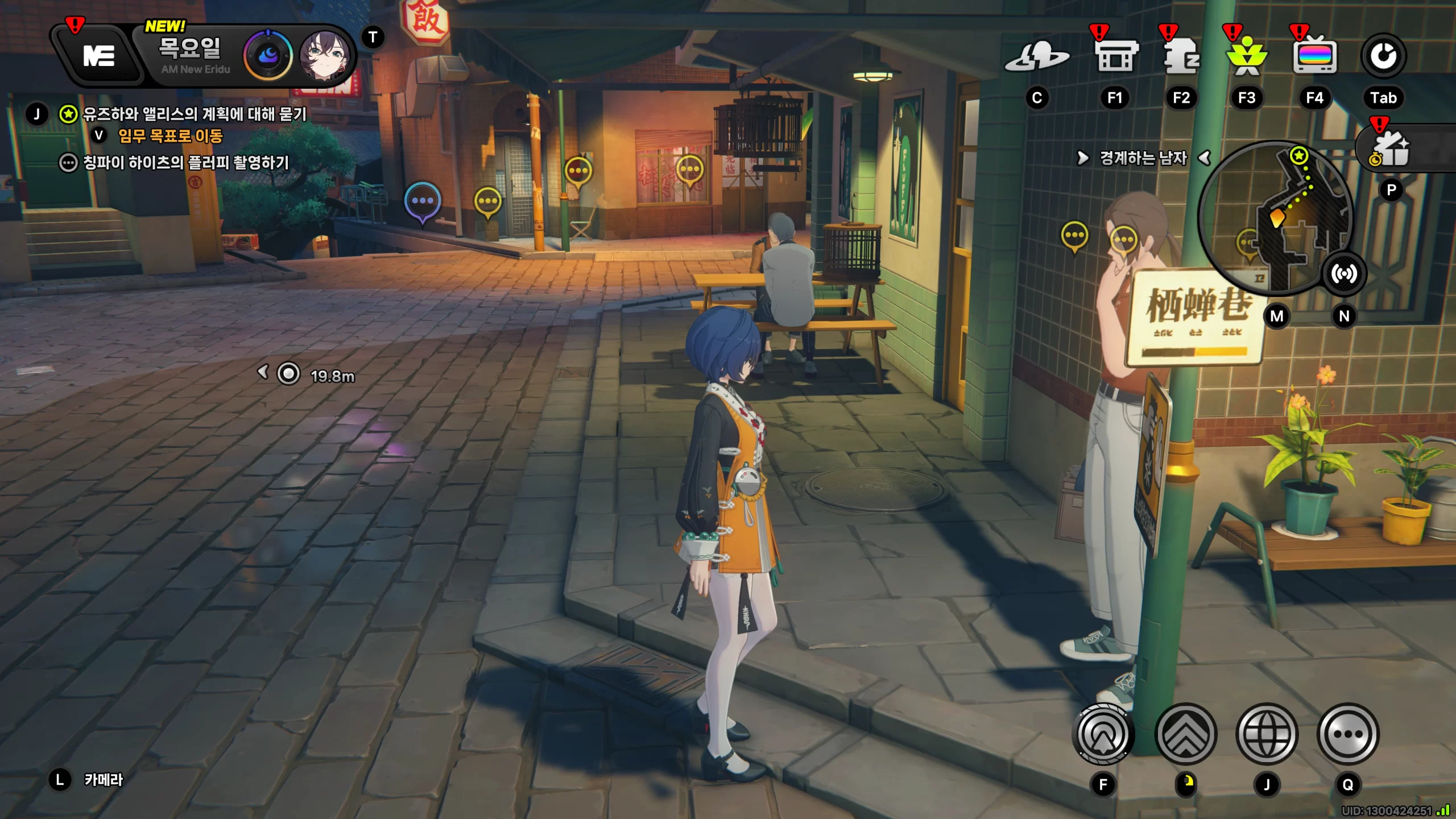Open the ME phone menu icon

coord(99,56)
